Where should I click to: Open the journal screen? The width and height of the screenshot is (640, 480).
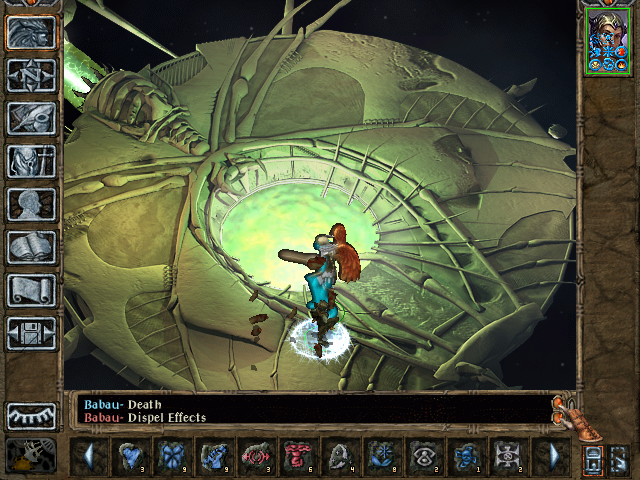(x=31, y=118)
